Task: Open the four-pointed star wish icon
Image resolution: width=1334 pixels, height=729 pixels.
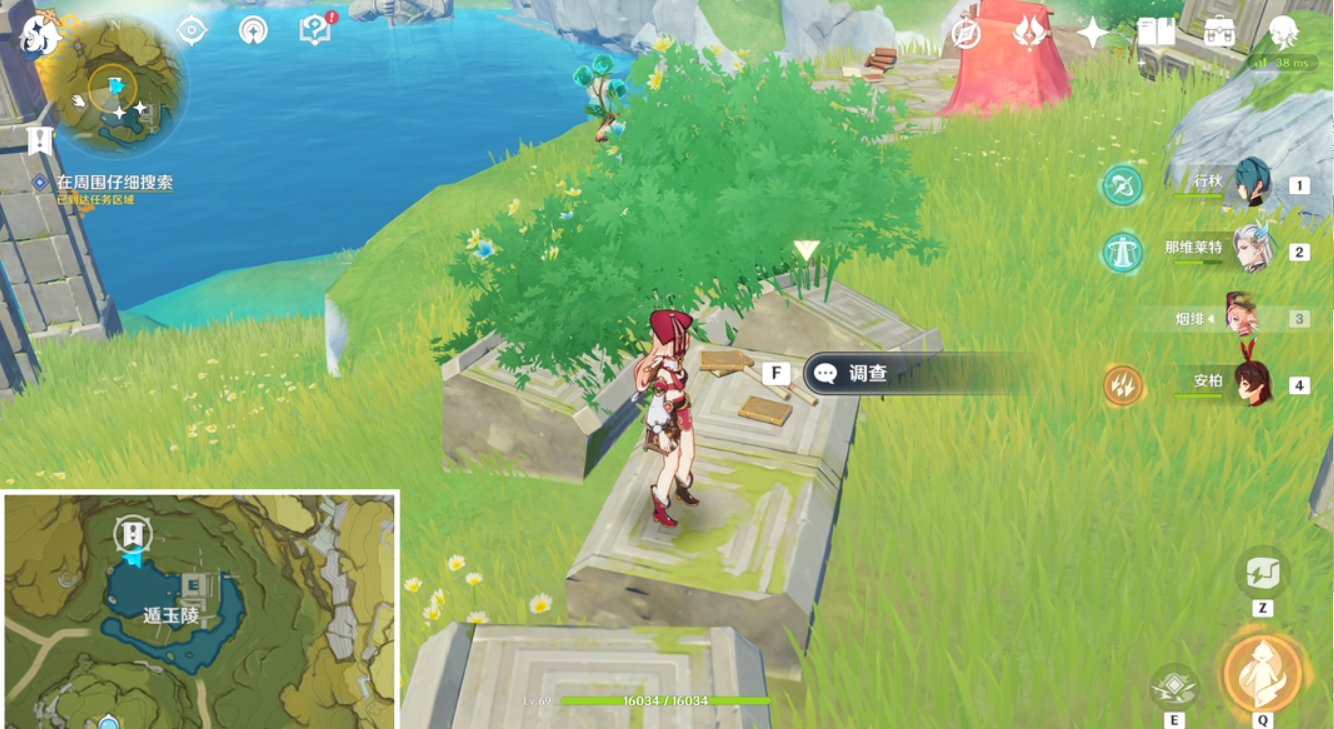Action: coord(1092,33)
